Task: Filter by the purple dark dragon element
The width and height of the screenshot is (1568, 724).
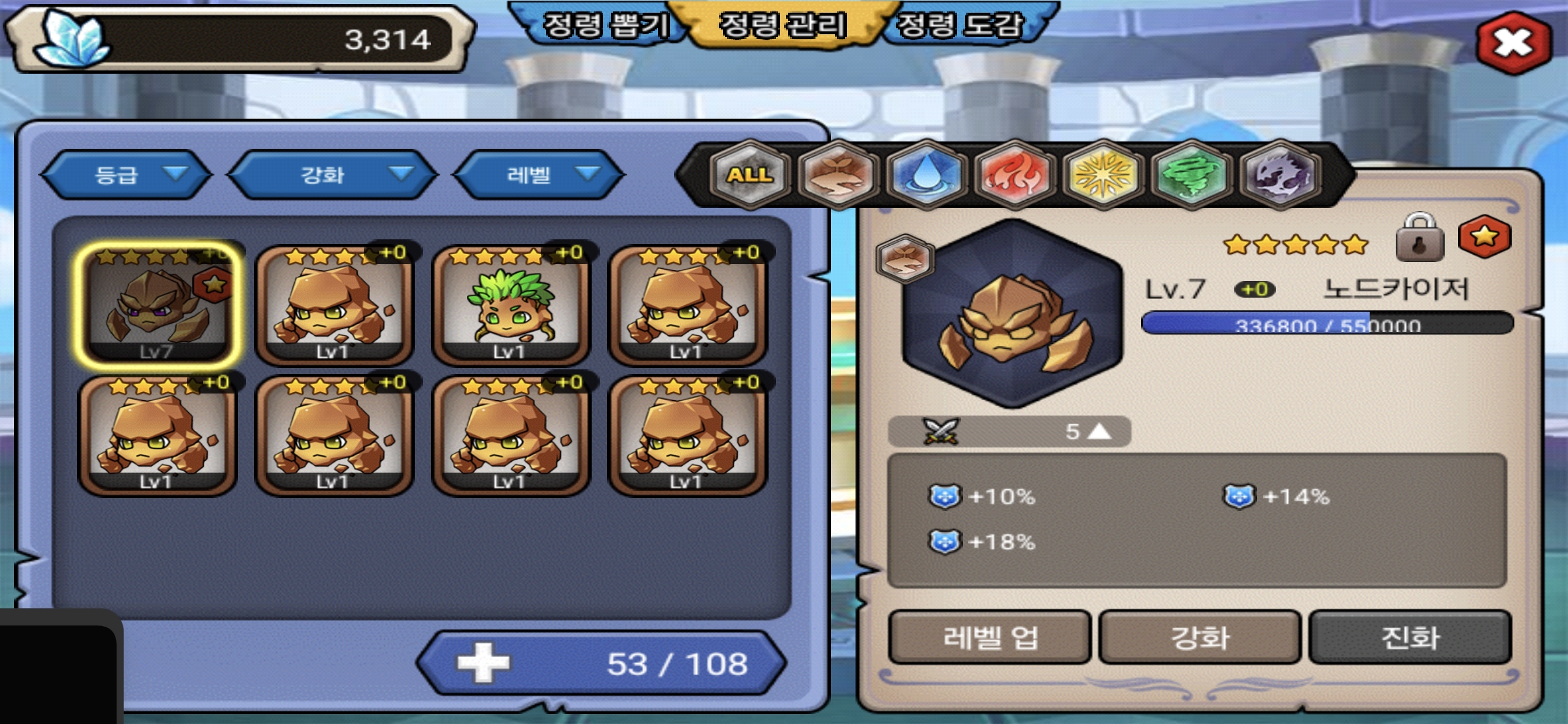Action: 1280,175
